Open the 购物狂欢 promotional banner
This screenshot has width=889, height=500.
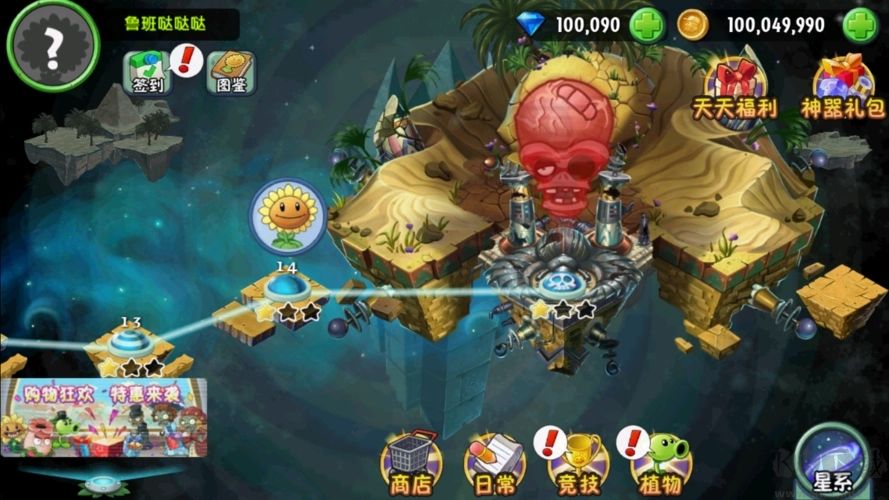(x=104, y=417)
